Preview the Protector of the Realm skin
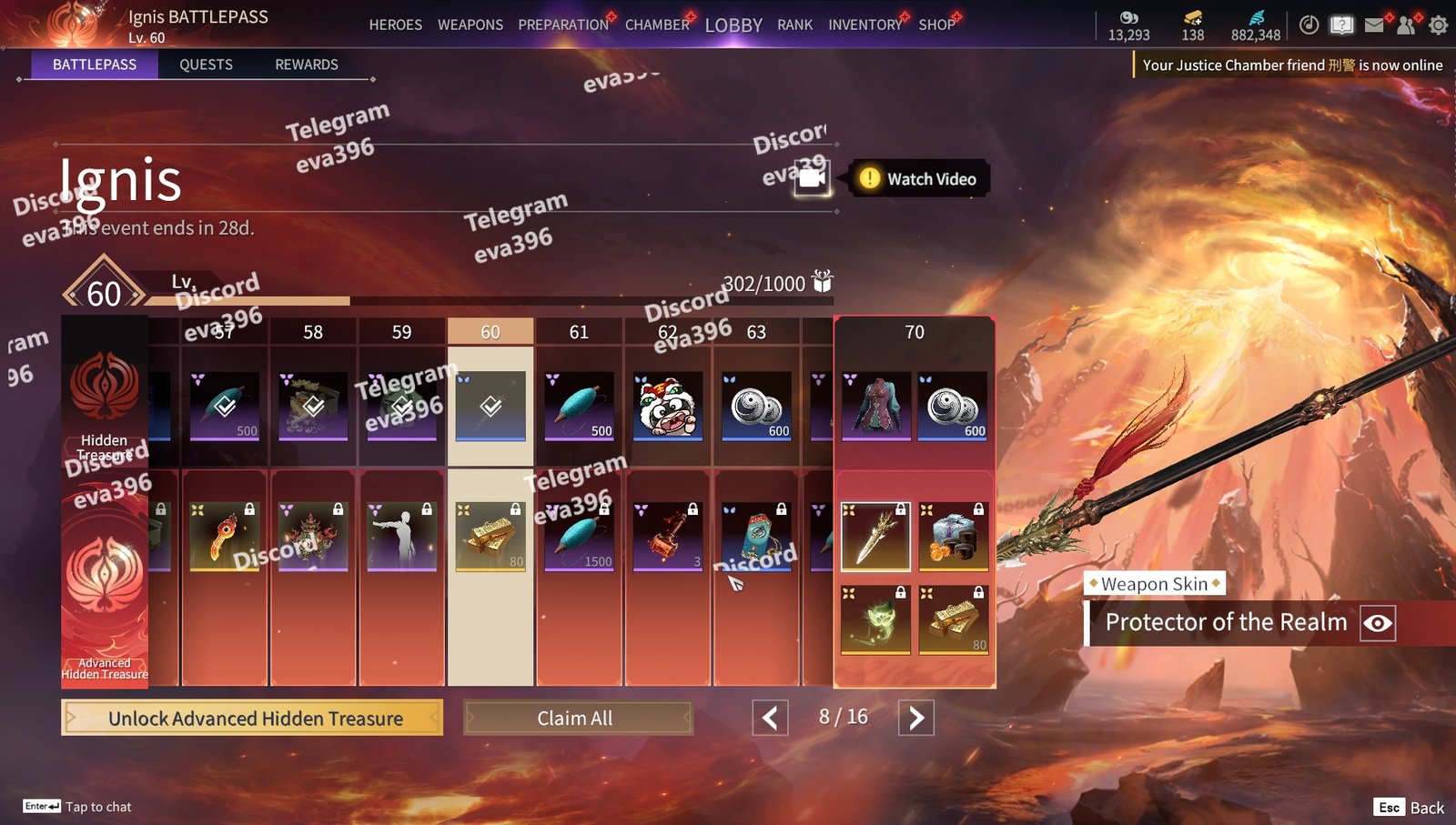Image resolution: width=1456 pixels, height=825 pixels. [x=1378, y=623]
